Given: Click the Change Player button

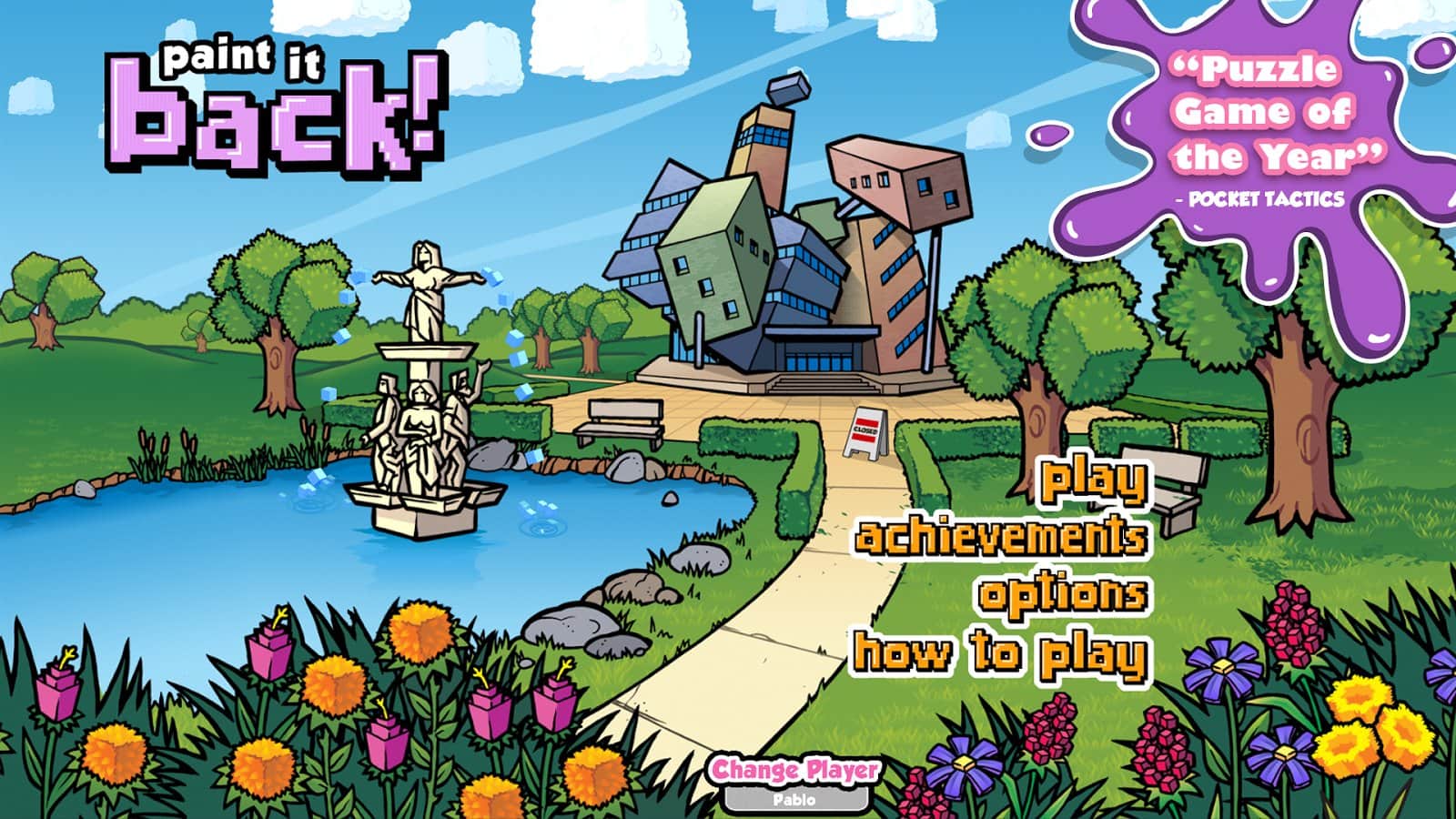Looking at the screenshot, I should [795, 769].
